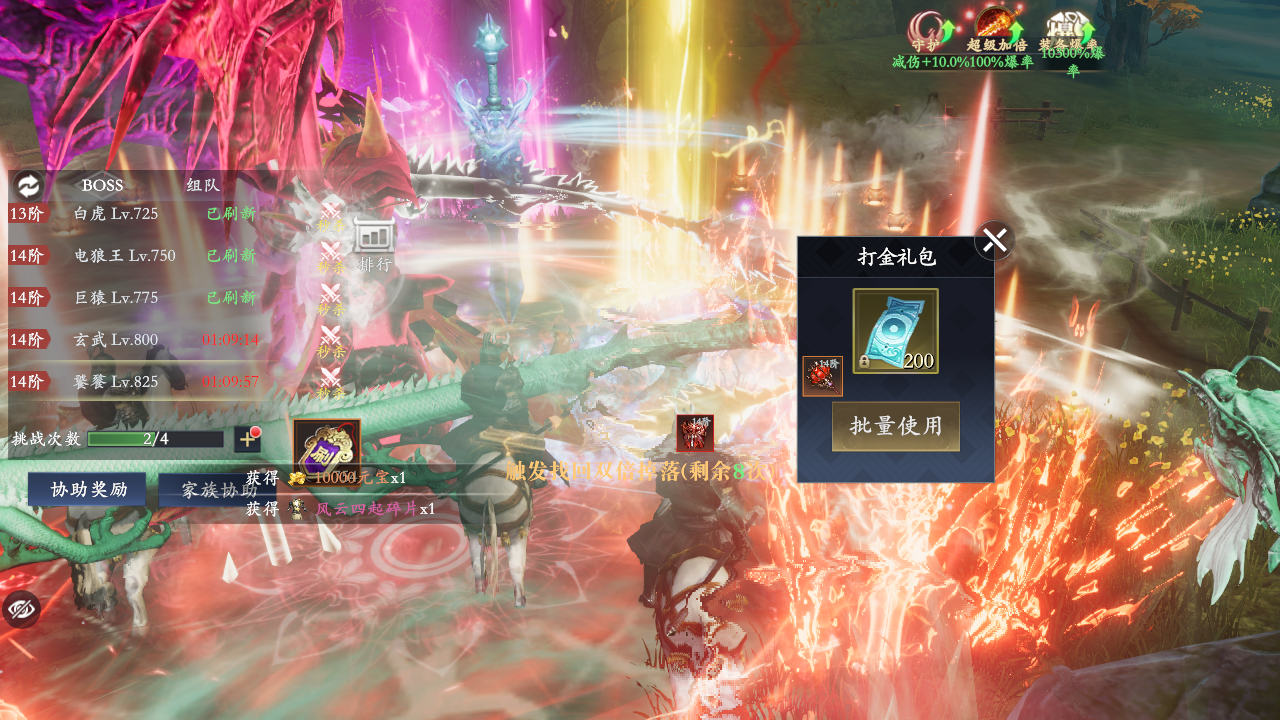The width and height of the screenshot is (1280, 720).
Task: Open the 排行 ranking icon
Action: tap(374, 243)
